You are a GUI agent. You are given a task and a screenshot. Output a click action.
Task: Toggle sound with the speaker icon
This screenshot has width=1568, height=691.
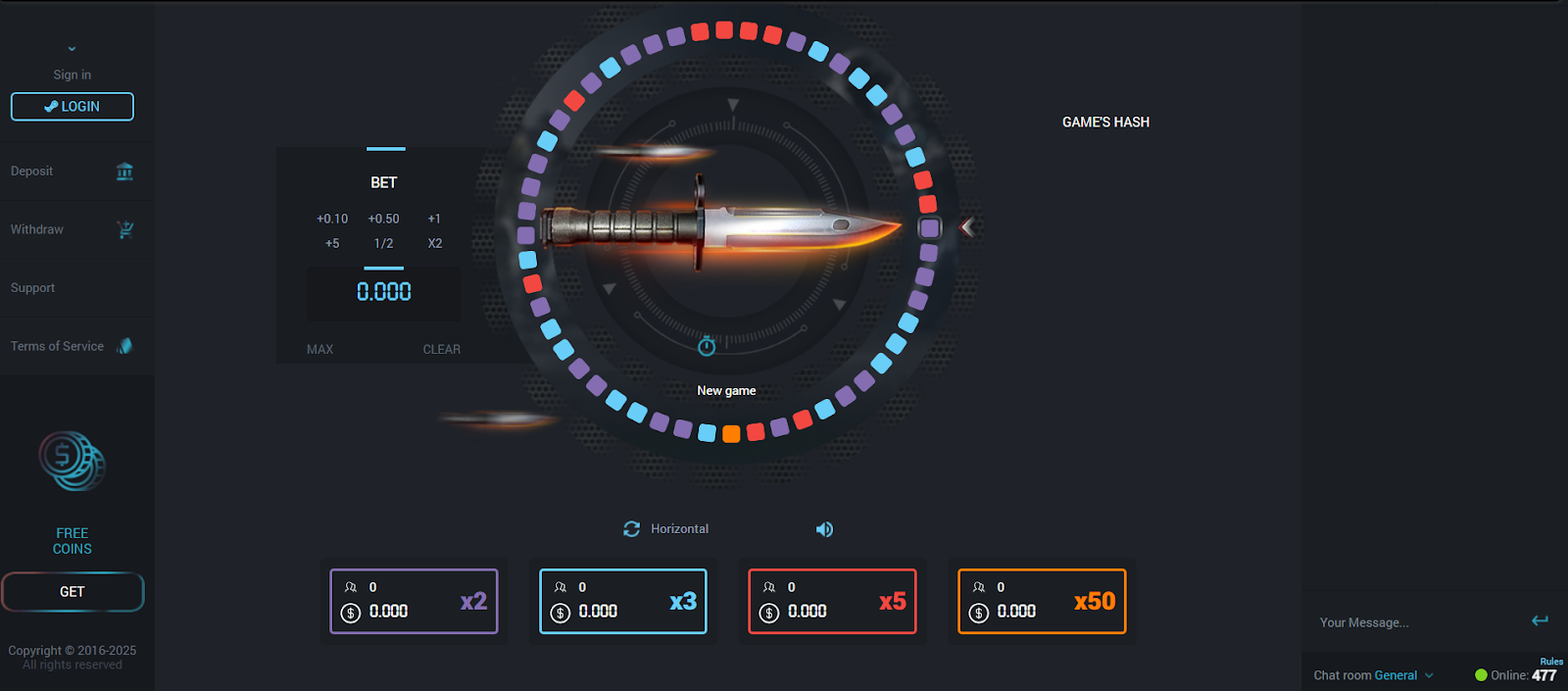pyautogui.click(x=824, y=529)
